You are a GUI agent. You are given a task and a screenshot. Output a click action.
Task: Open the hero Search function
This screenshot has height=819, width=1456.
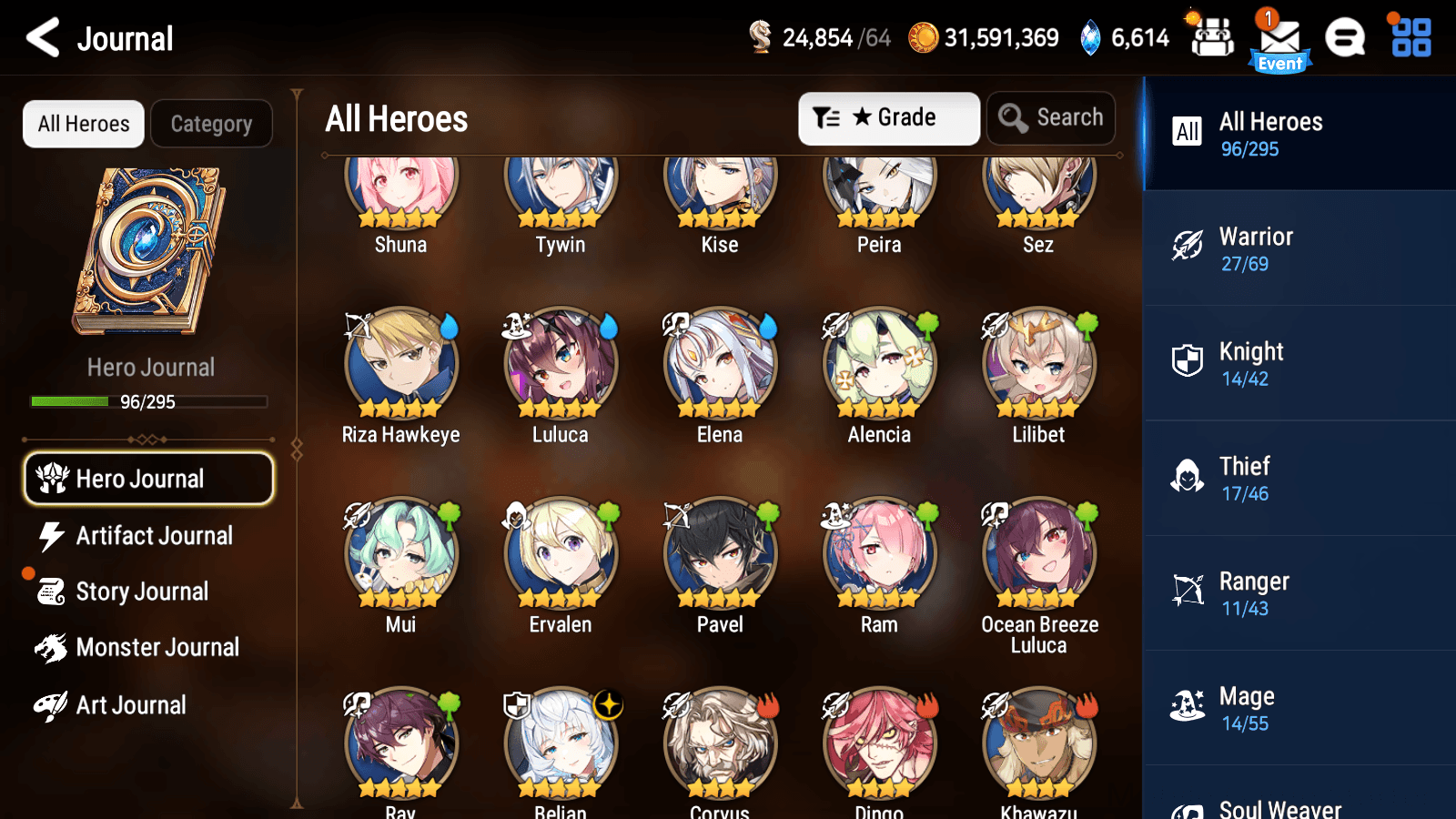1051,117
